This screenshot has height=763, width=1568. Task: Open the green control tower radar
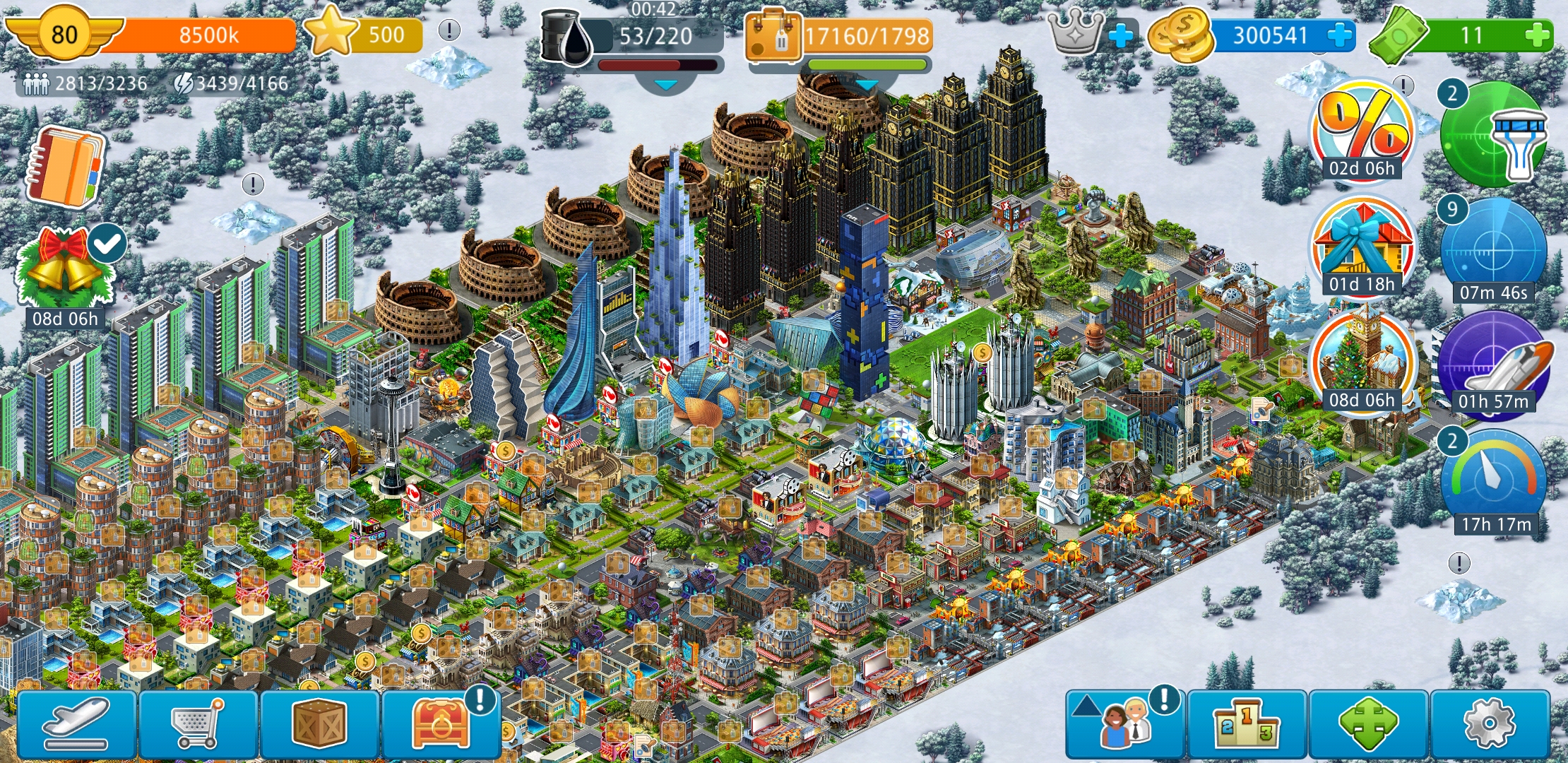tap(1493, 134)
